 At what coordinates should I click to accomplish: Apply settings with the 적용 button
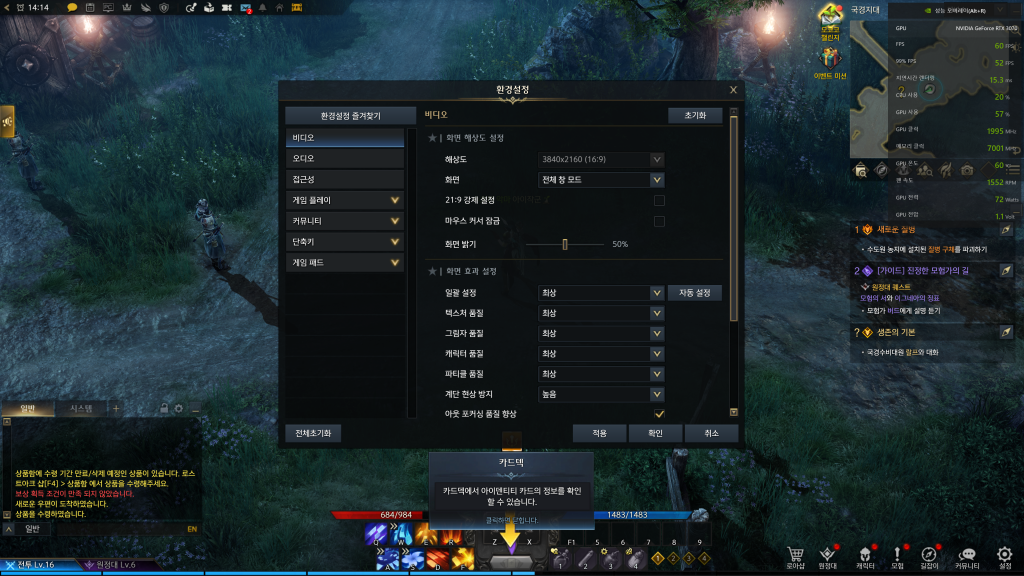coord(599,433)
